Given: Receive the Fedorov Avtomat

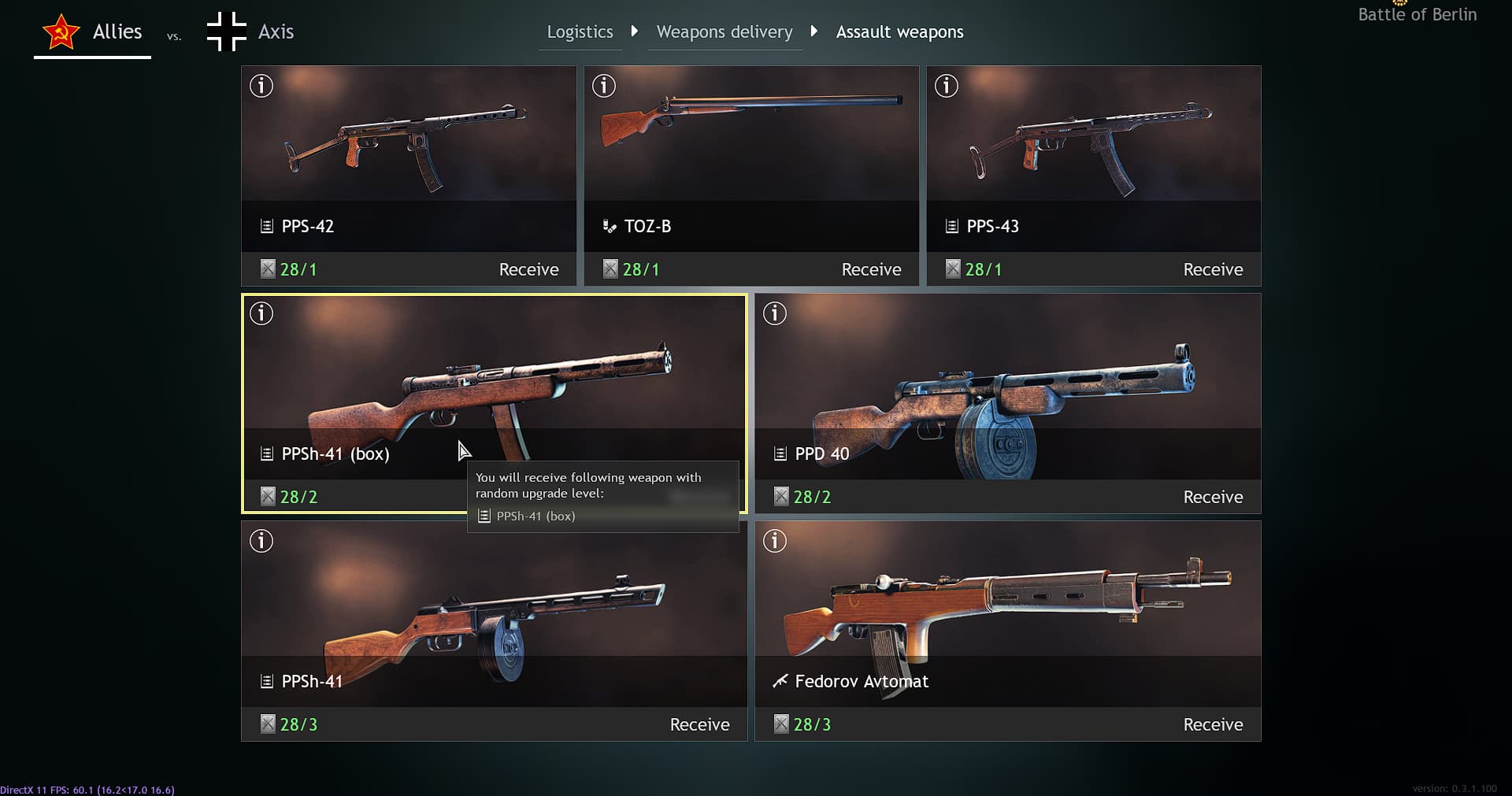Looking at the screenshot, I should (x=1213, y=724).
